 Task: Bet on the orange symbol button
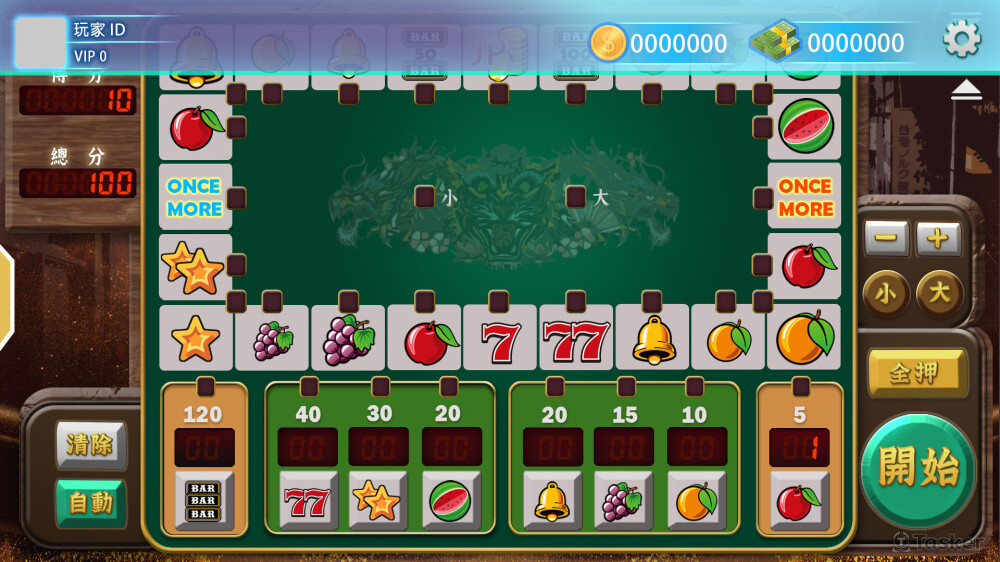[x=696, y=500]
